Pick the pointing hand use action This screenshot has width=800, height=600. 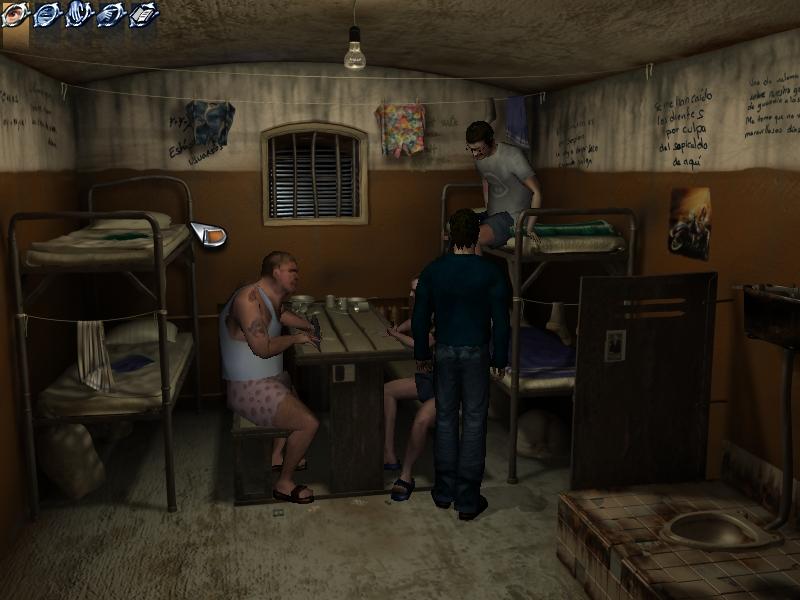pos(111,14)
